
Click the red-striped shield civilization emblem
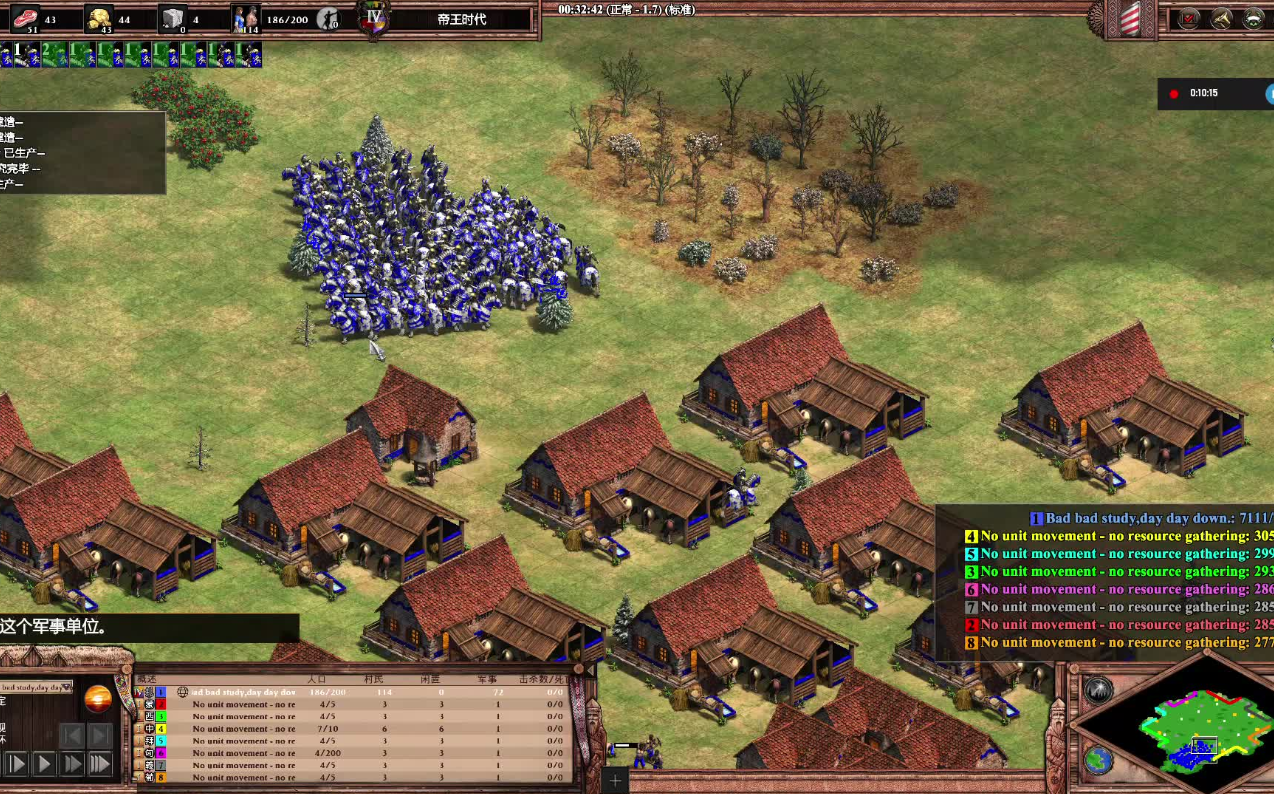[1130, 19]
